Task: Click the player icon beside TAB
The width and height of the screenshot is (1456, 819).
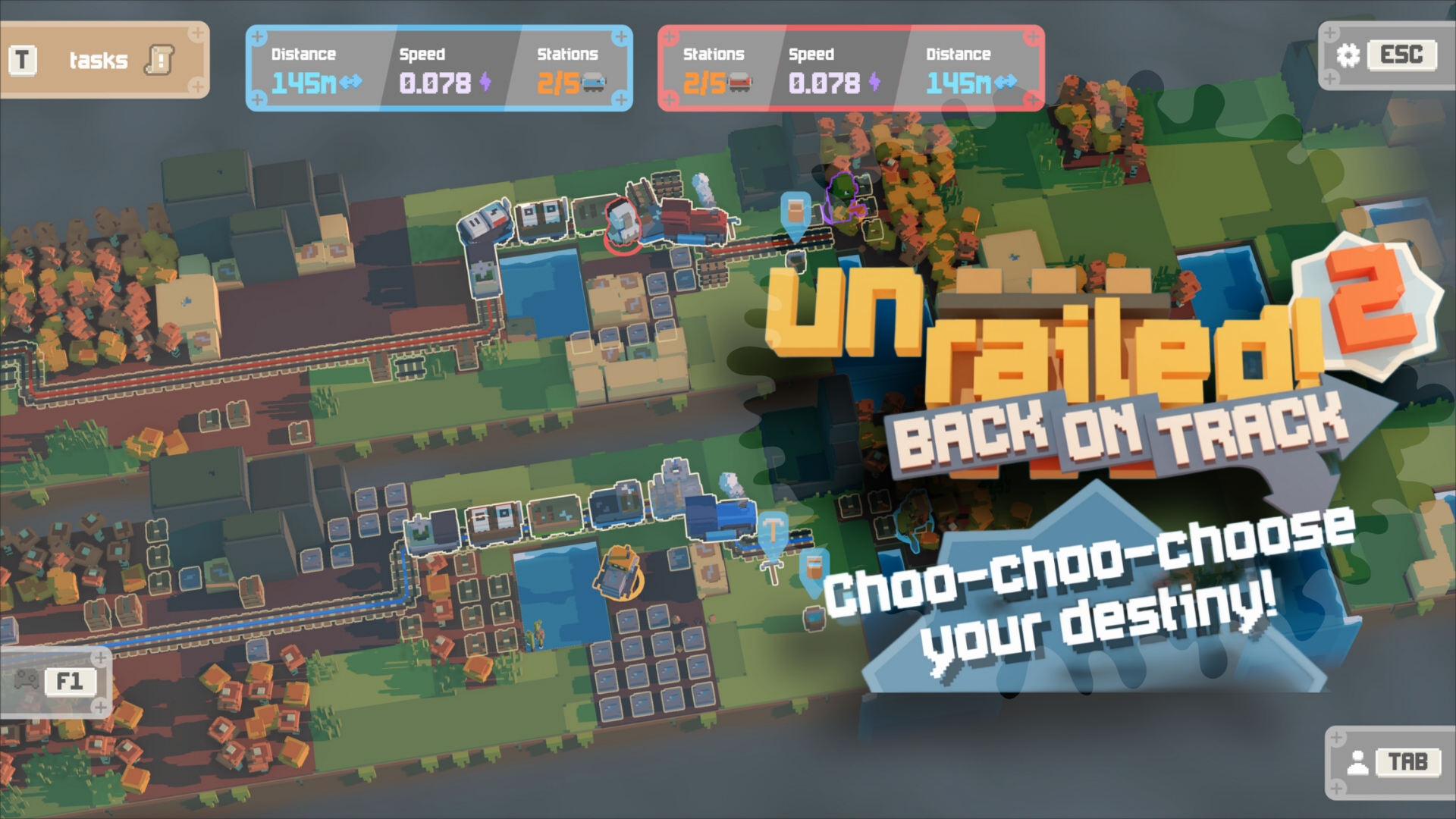Action: (x=1359, y=764)
